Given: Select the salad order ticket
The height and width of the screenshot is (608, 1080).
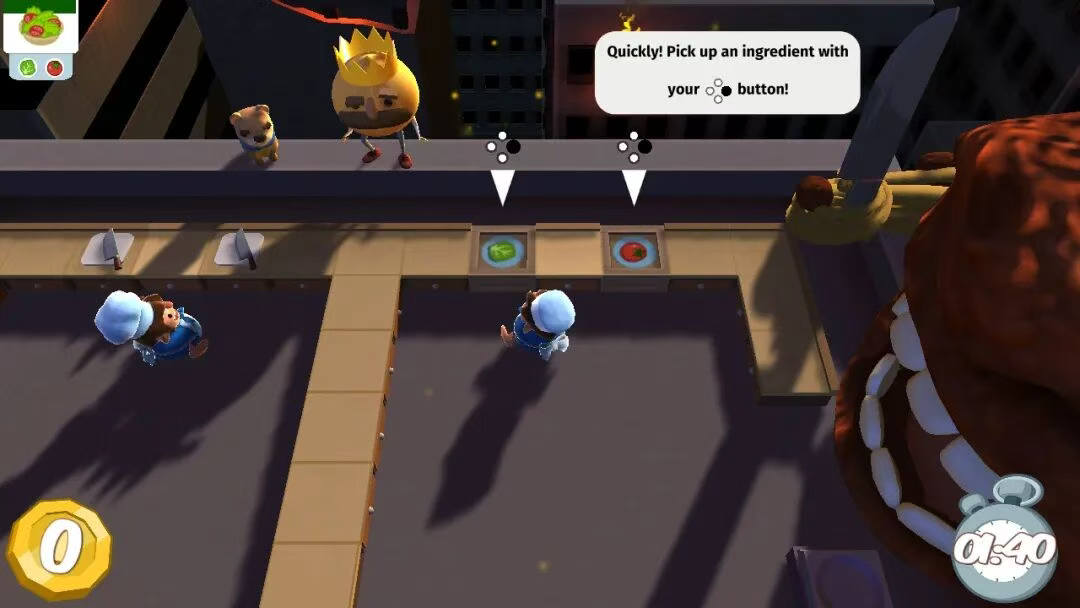Looking at the screenshot, I should coord(40,39).
